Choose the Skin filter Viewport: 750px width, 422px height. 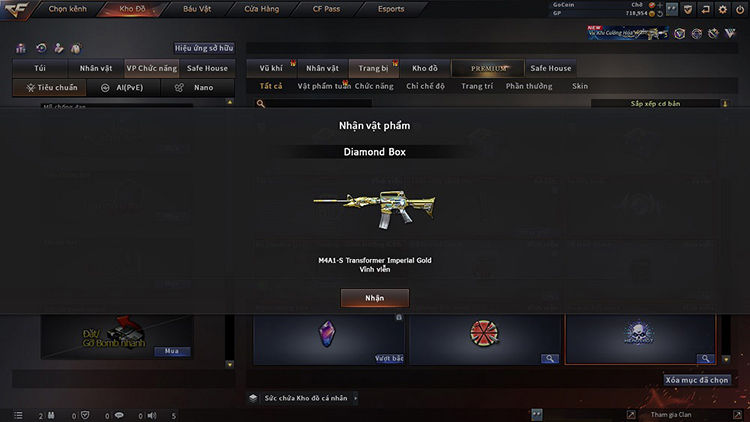coord(580,86)
